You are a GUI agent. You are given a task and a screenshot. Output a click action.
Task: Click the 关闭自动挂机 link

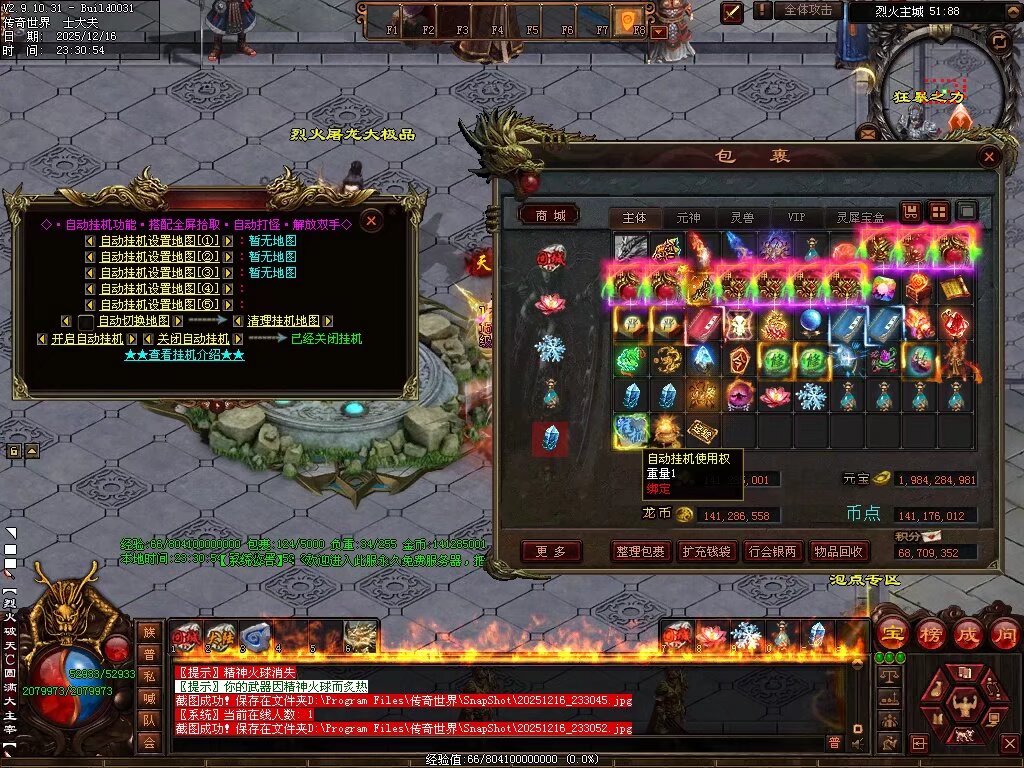(193, 339)
